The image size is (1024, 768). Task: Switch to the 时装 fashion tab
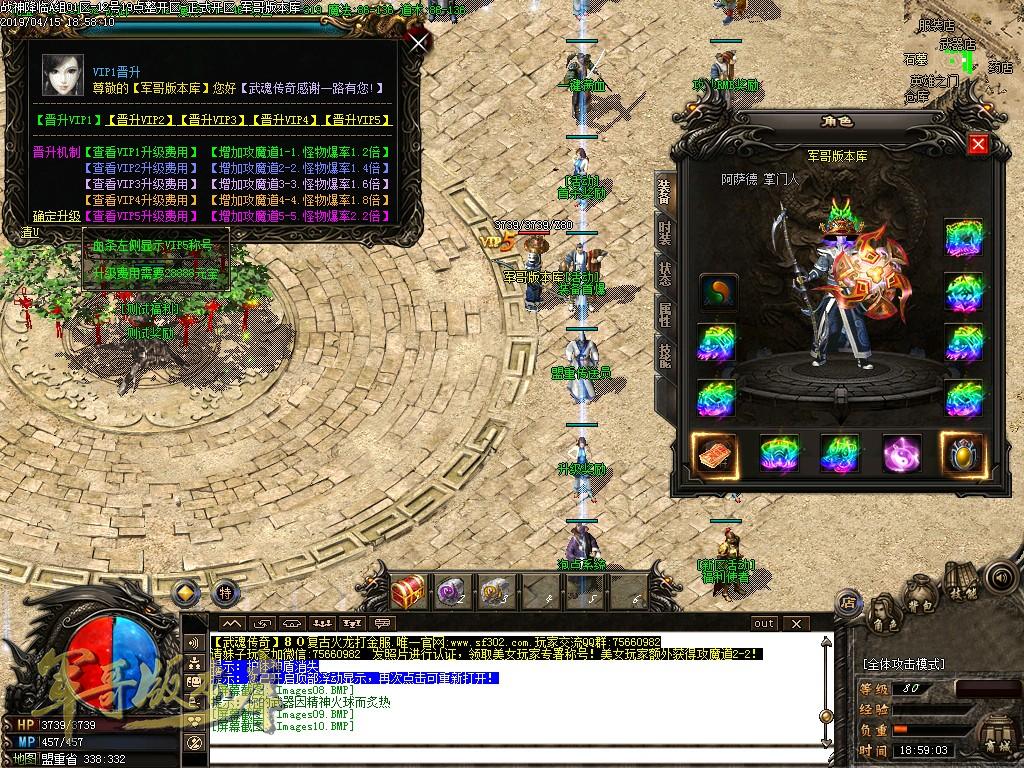coord(664,231)
